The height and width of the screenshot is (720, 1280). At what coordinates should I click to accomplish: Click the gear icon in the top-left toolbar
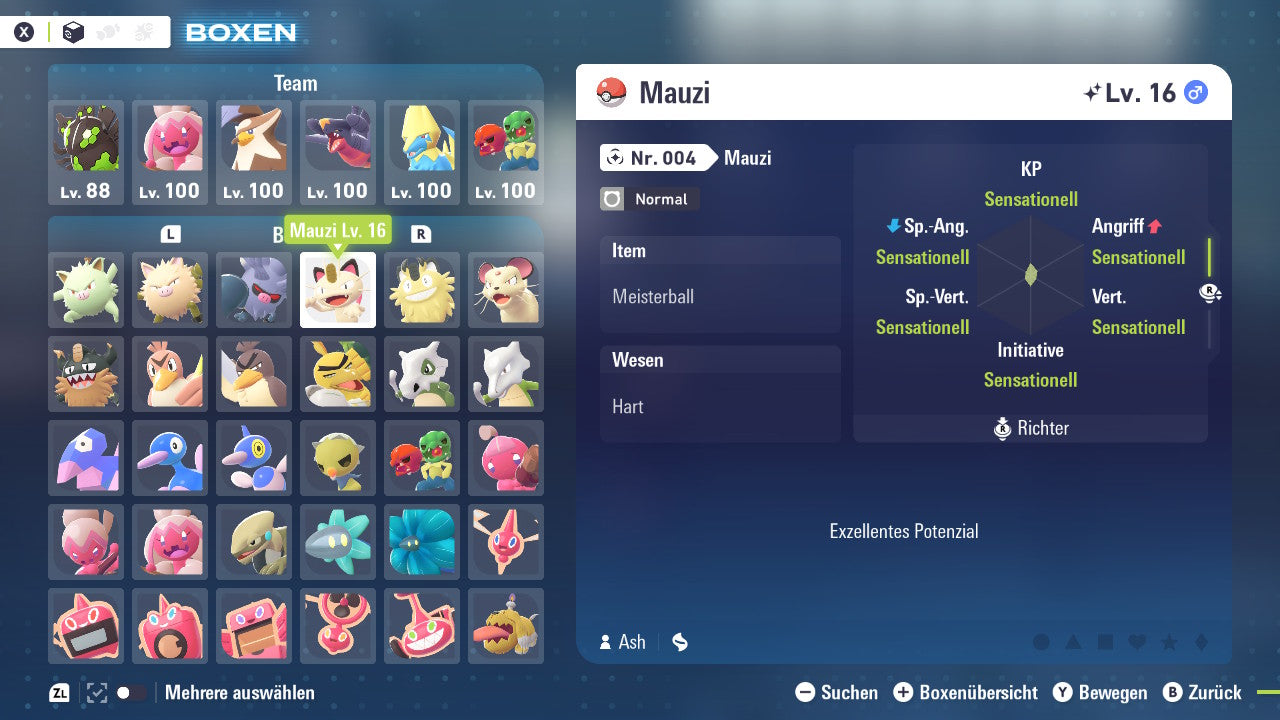(x=142, y=31)
